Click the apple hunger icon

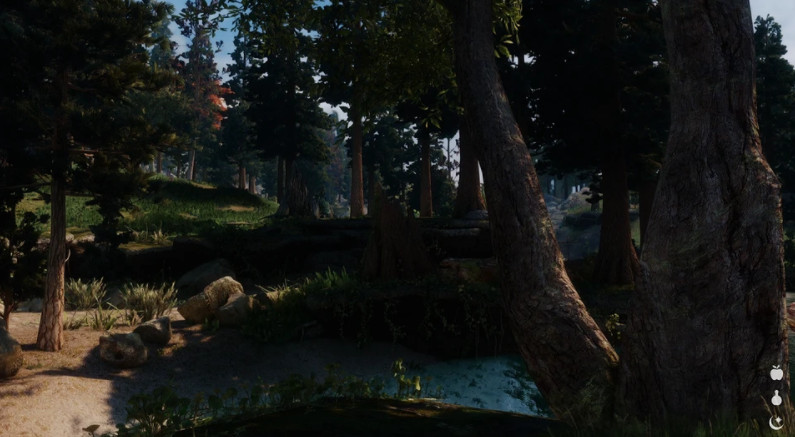coord(776,373)
